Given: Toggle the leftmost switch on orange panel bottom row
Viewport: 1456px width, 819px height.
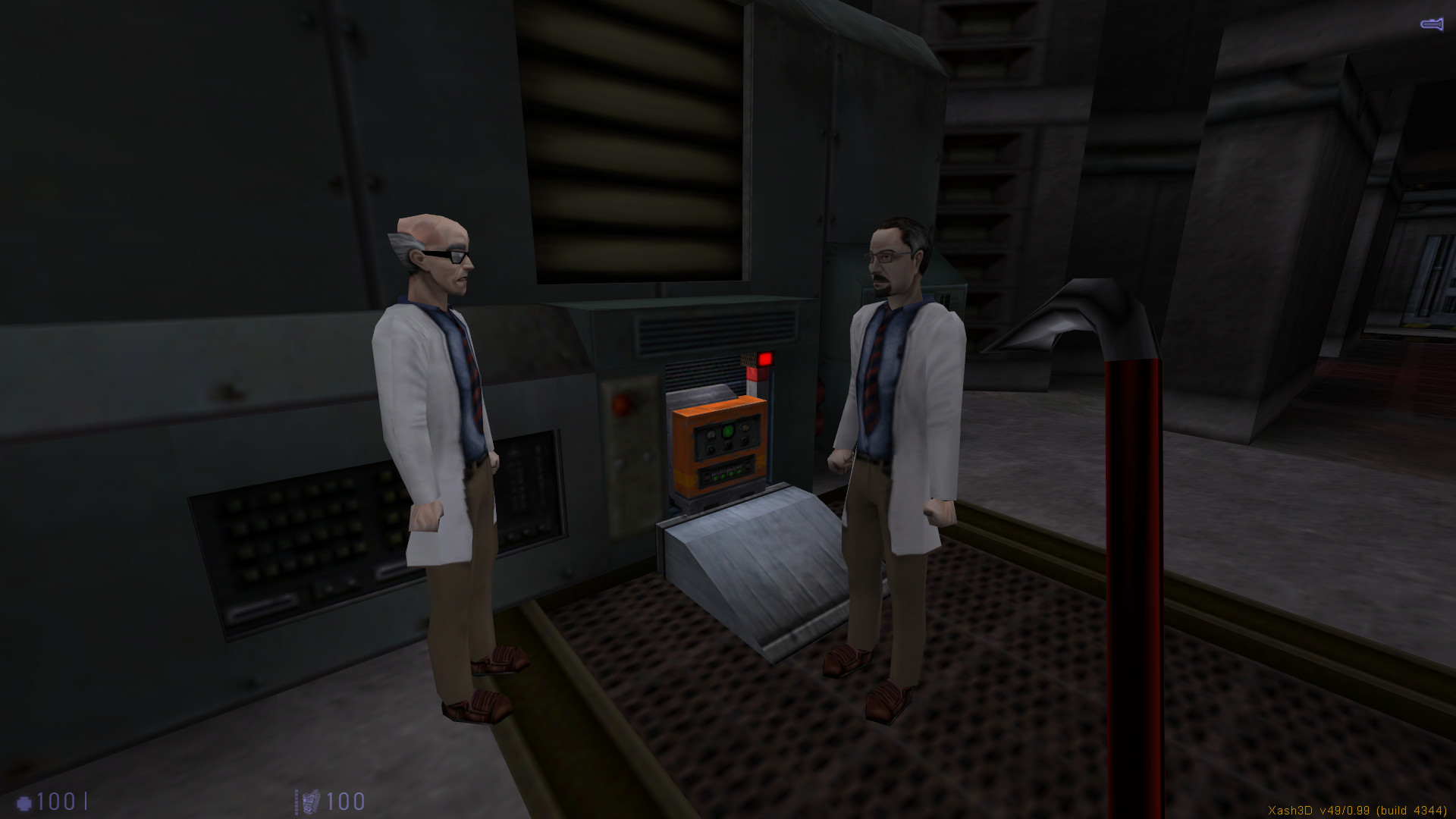Looking at the screenshot, I should coord(706,477).
